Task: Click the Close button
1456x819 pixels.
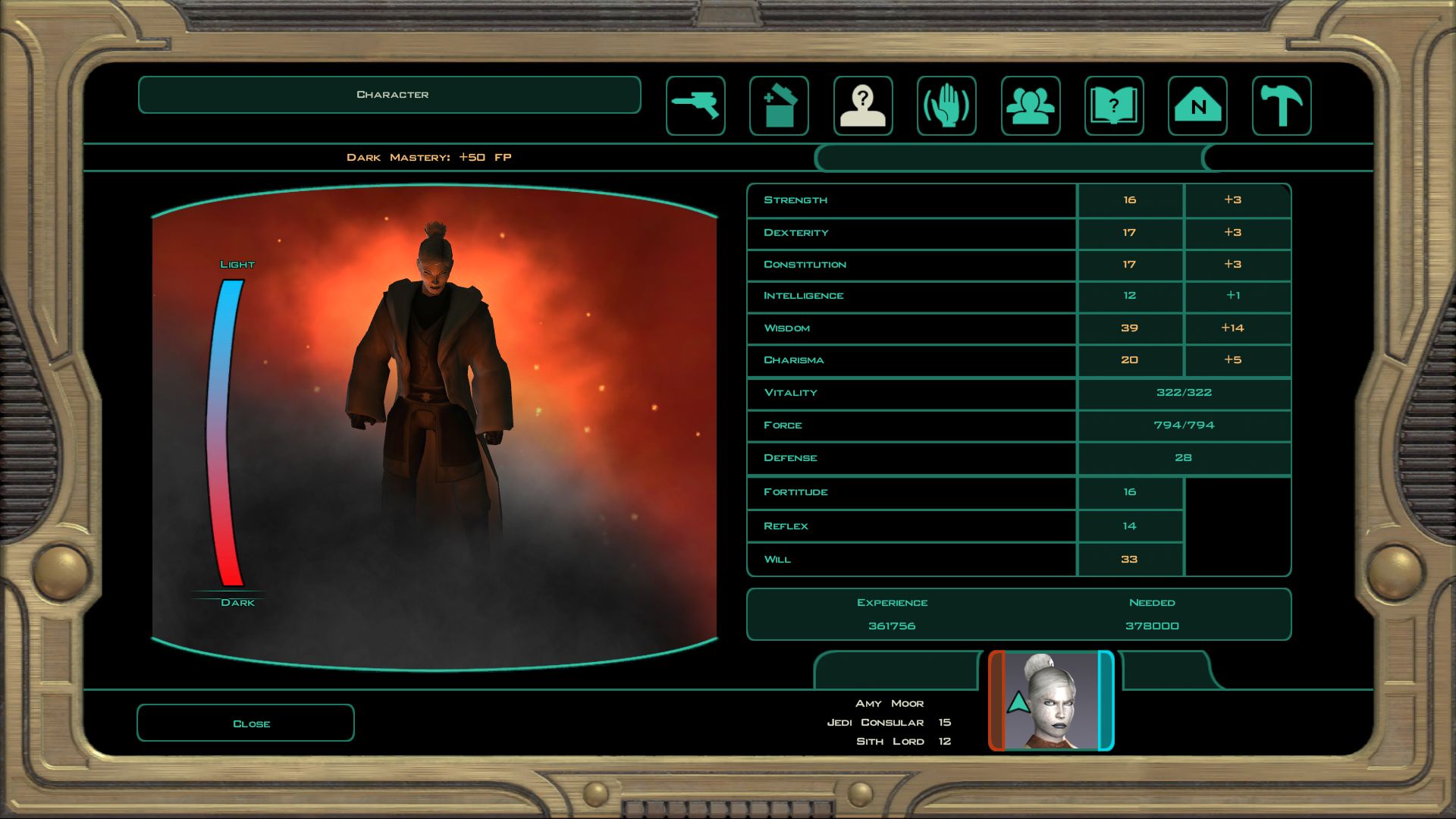Action: click(244, 723)
